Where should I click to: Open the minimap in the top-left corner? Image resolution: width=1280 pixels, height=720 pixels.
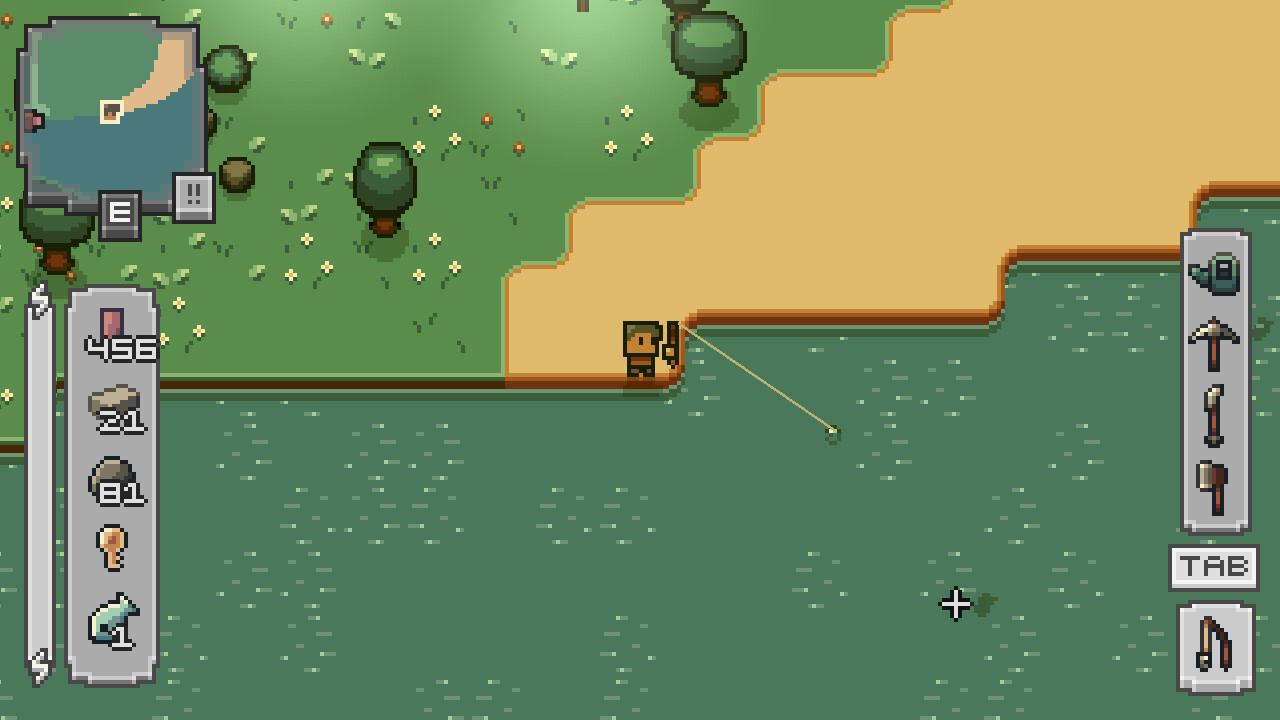tap(110, 110)
